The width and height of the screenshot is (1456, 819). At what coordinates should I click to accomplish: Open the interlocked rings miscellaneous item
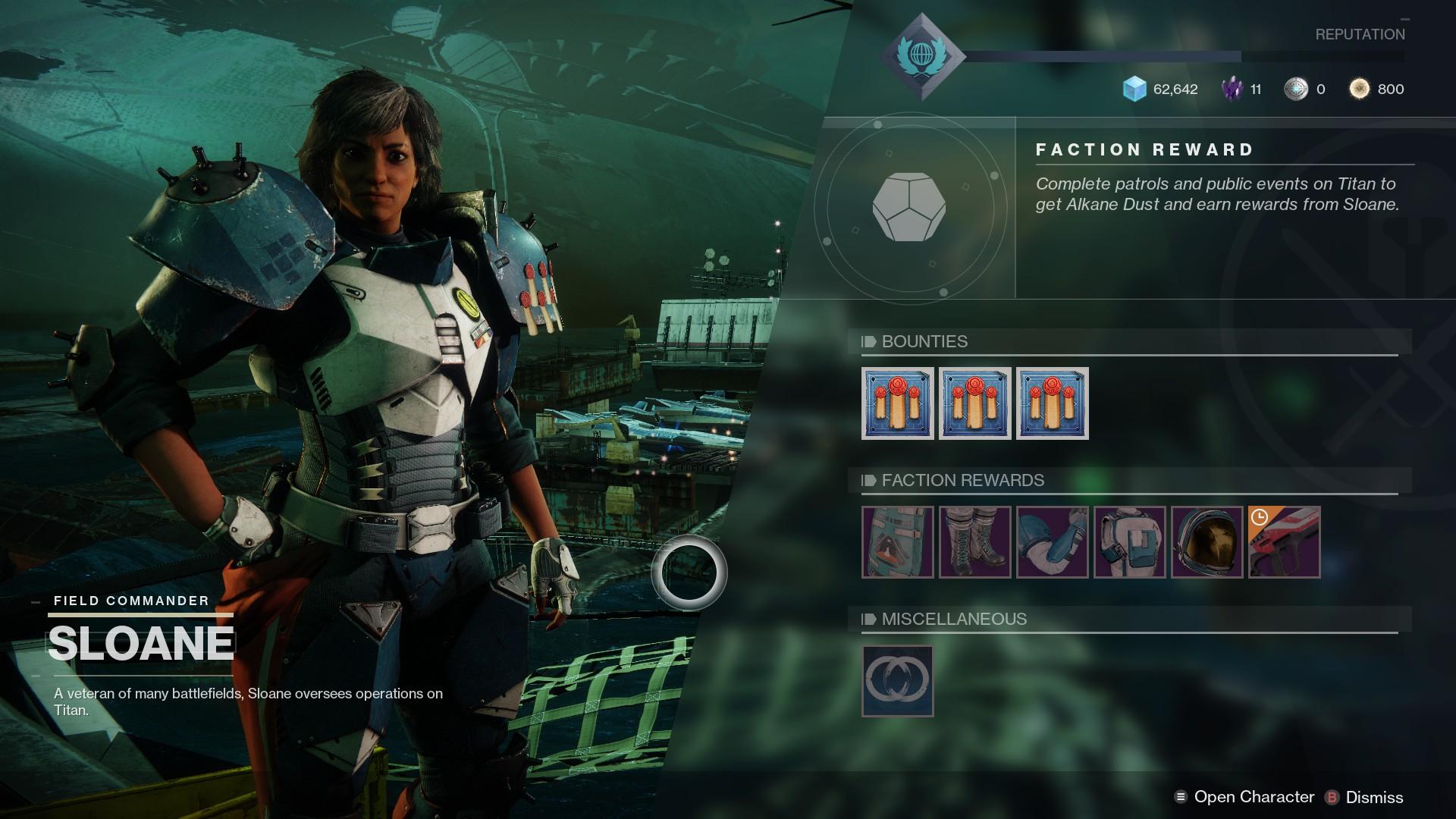pyautogui.click(x=898, y=681)
